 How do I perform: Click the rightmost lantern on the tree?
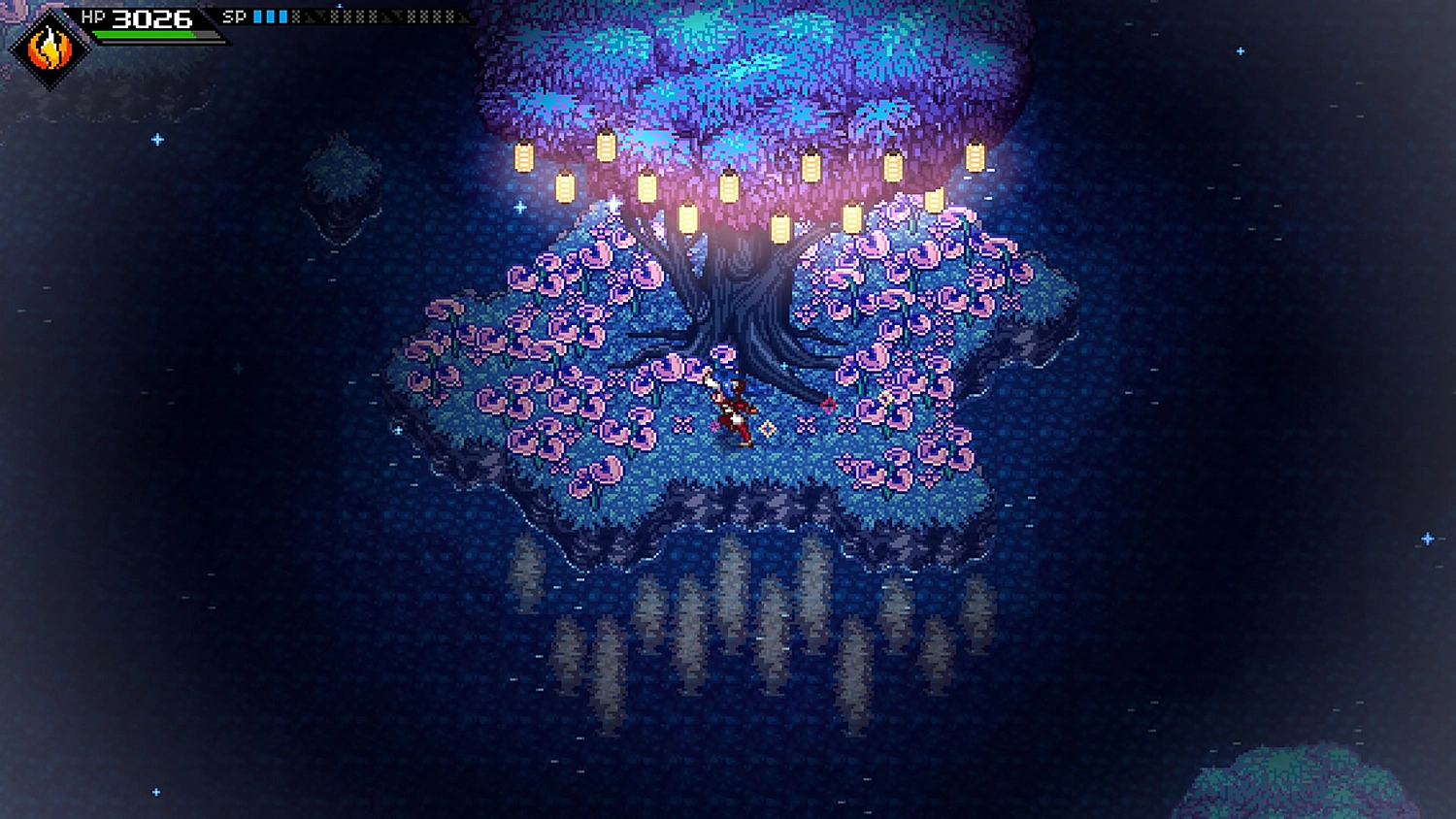pyautogui.click(x=974, y=158)
